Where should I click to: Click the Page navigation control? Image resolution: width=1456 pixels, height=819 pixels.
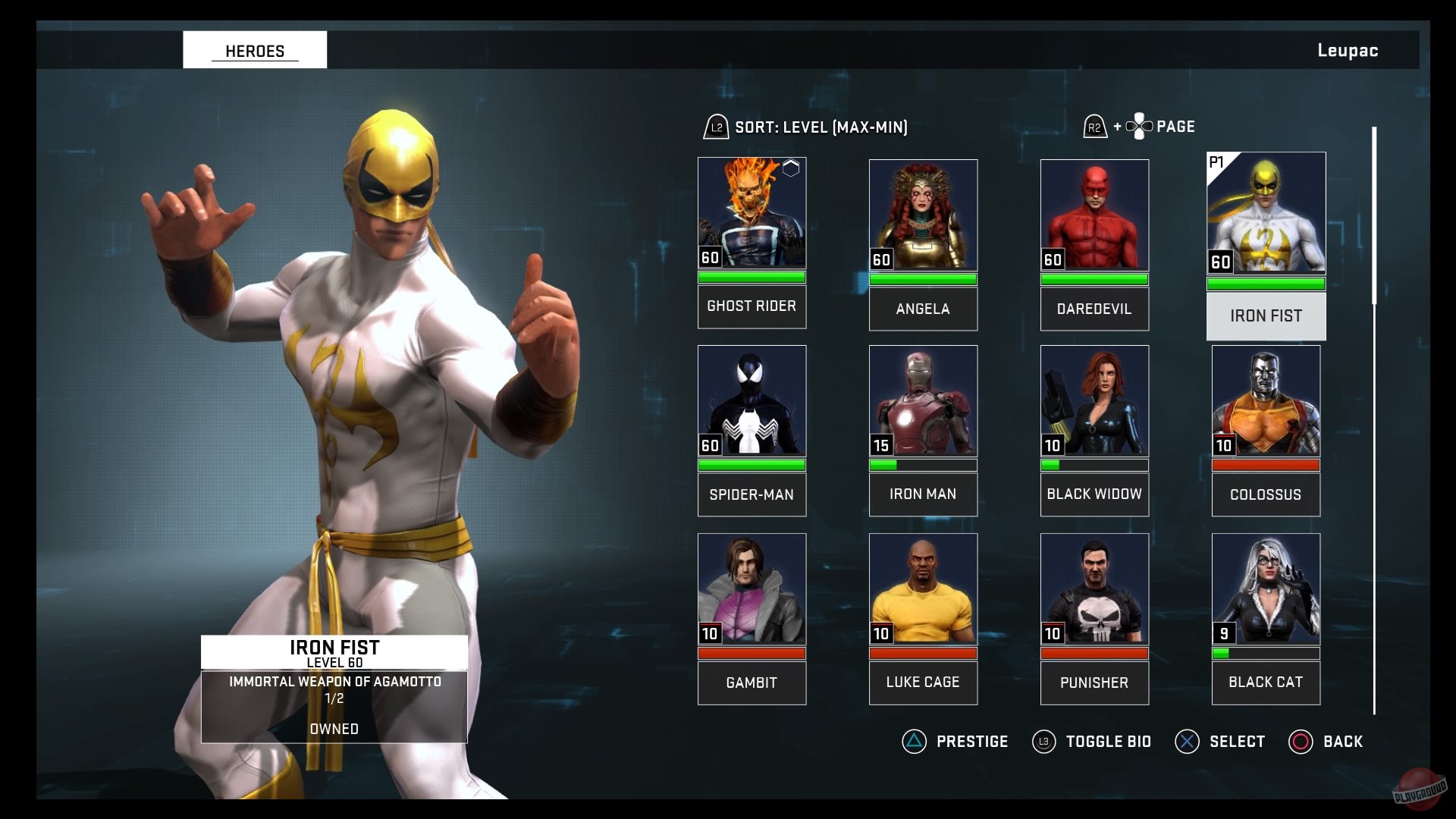point(1140,127)
